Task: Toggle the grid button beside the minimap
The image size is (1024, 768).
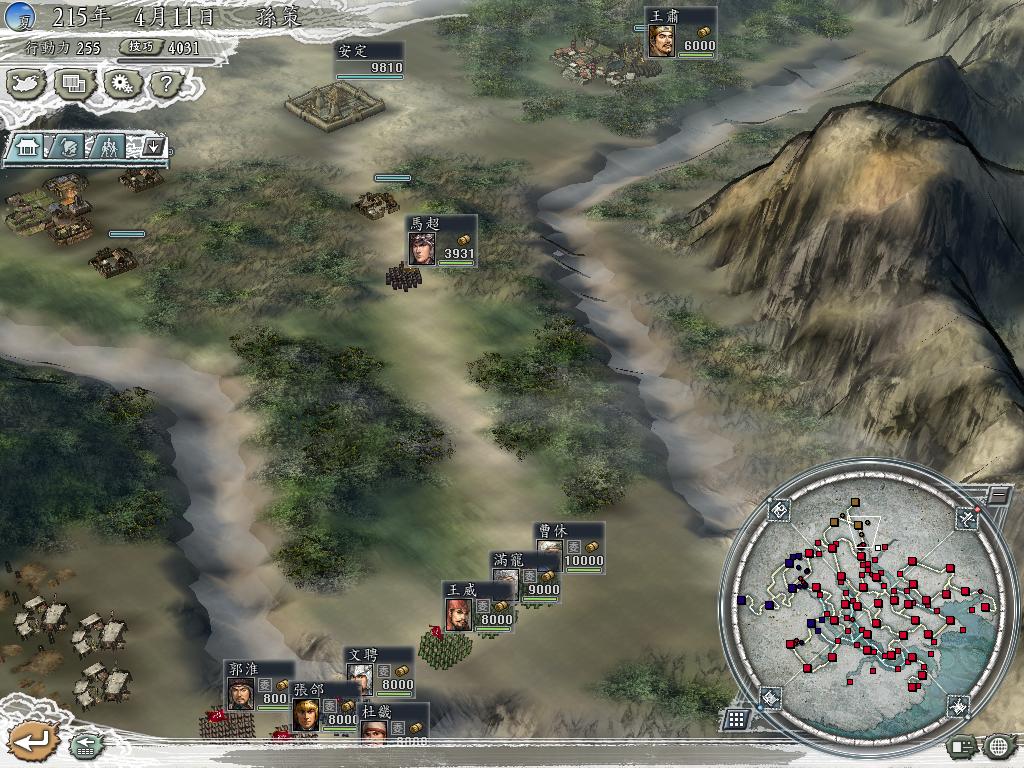Action: click(x=735, y=718)
